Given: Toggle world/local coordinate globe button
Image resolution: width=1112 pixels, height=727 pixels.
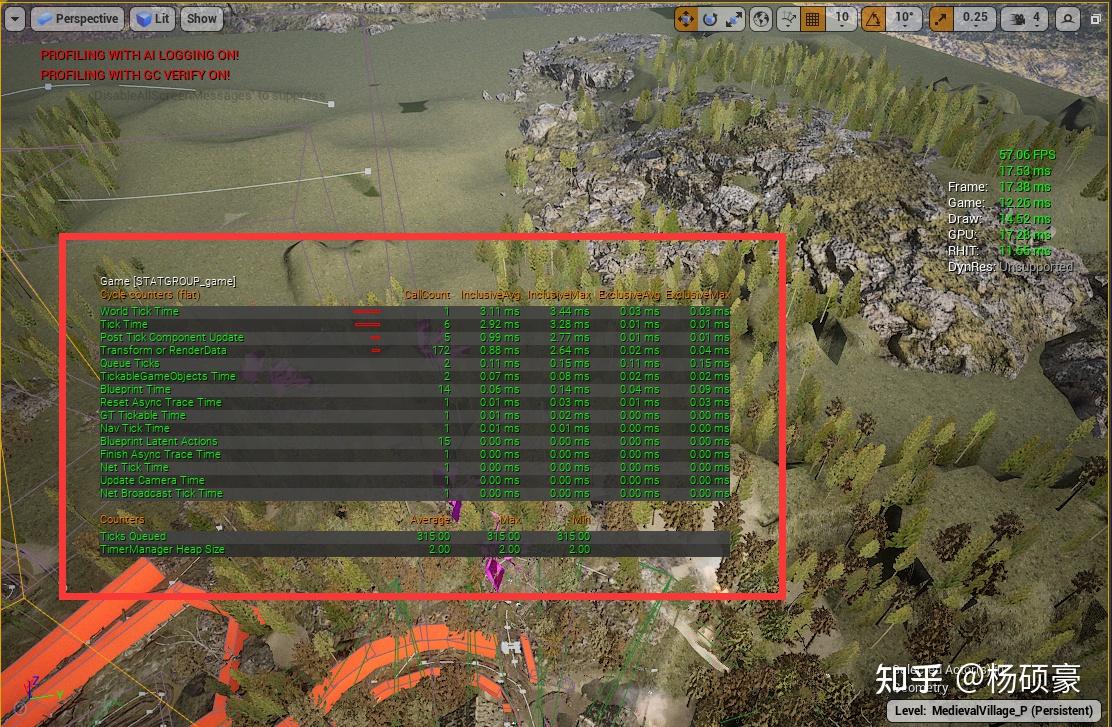Looking at the screenshot, I should [761, 18].
